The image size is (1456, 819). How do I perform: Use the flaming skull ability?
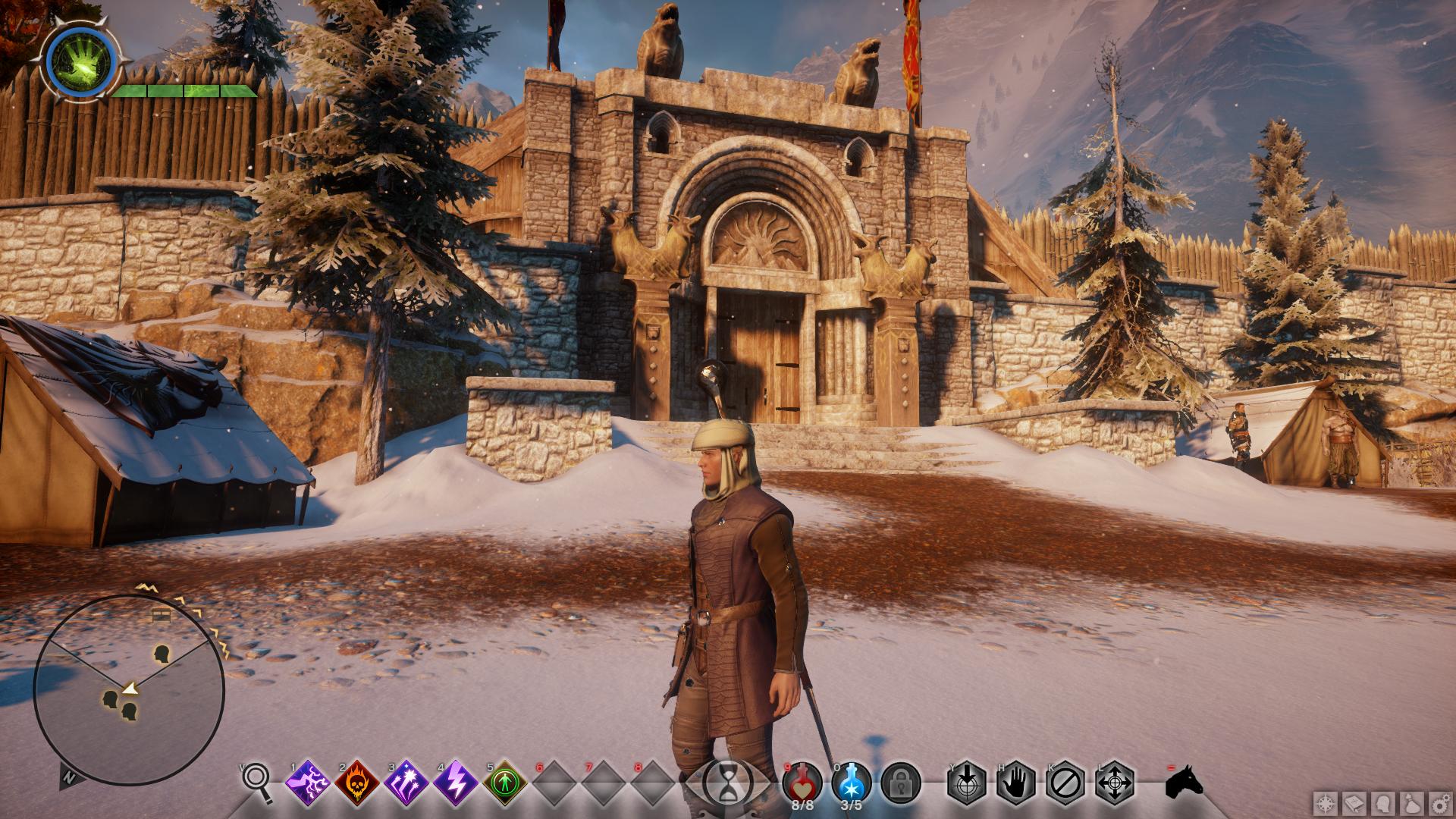tap(356, 783)
